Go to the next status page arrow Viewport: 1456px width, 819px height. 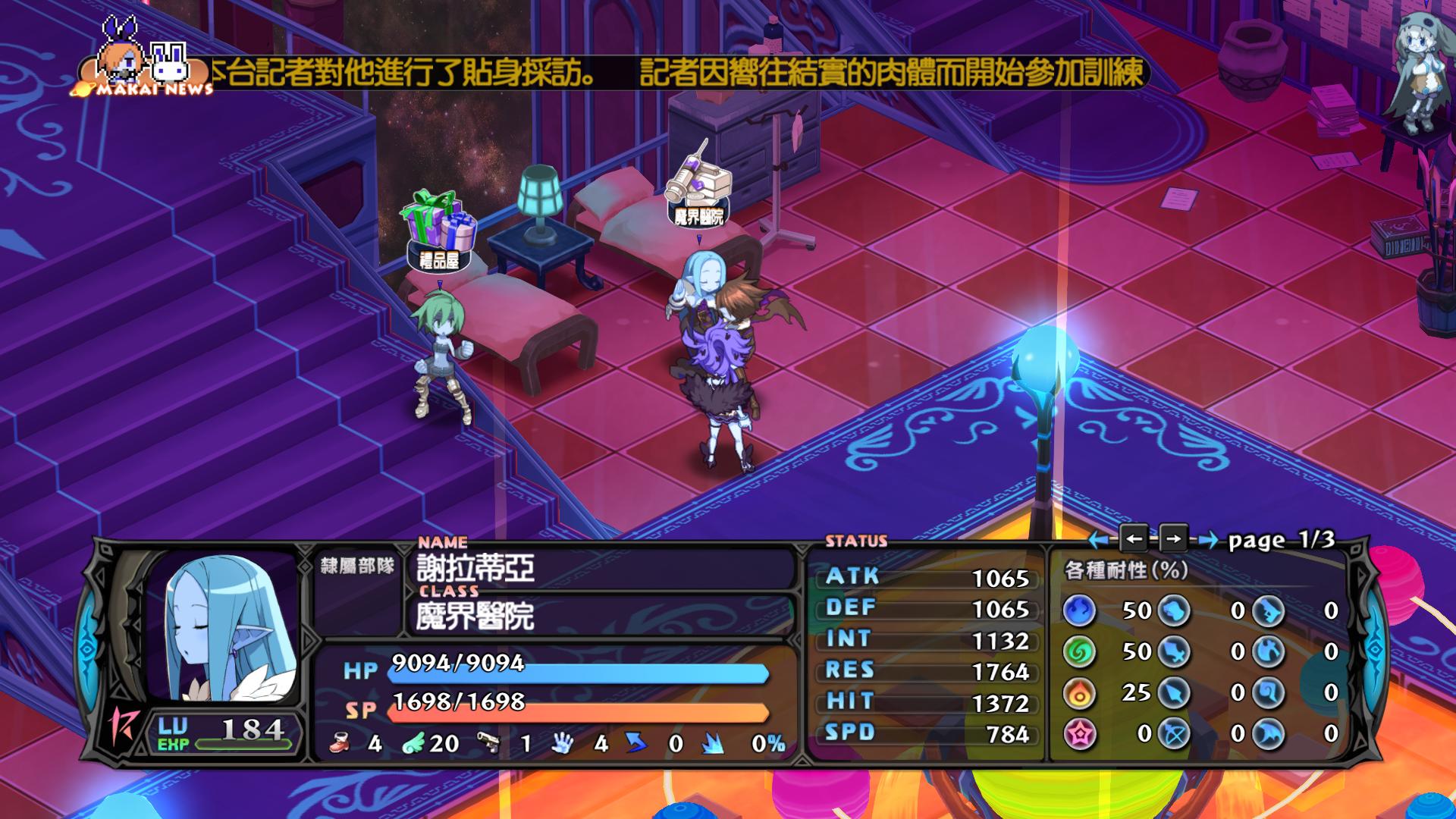click(x=1172, y=539)
